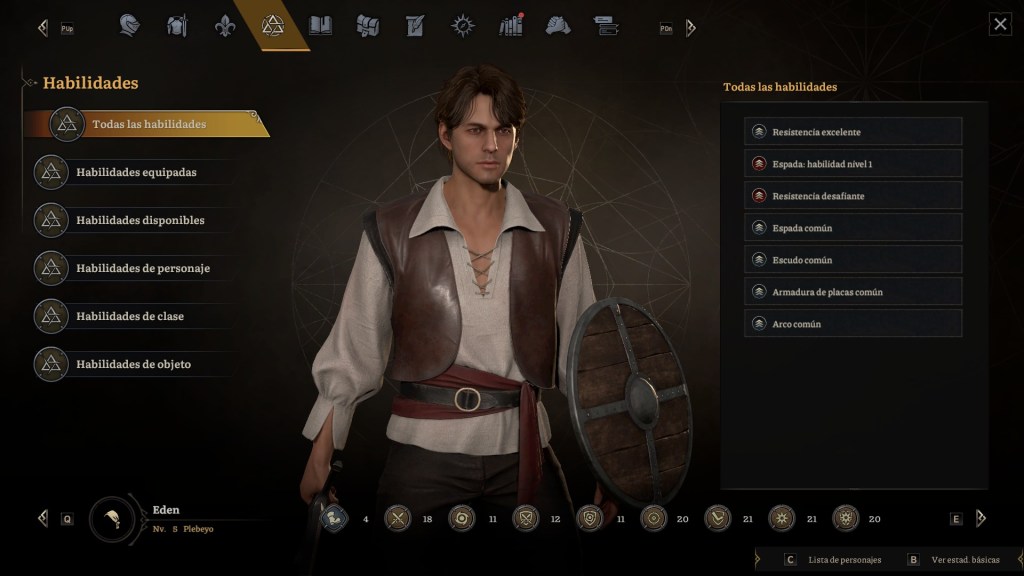Choose 'Habilidades de personaje'
1024x576 pixels.
142,268
